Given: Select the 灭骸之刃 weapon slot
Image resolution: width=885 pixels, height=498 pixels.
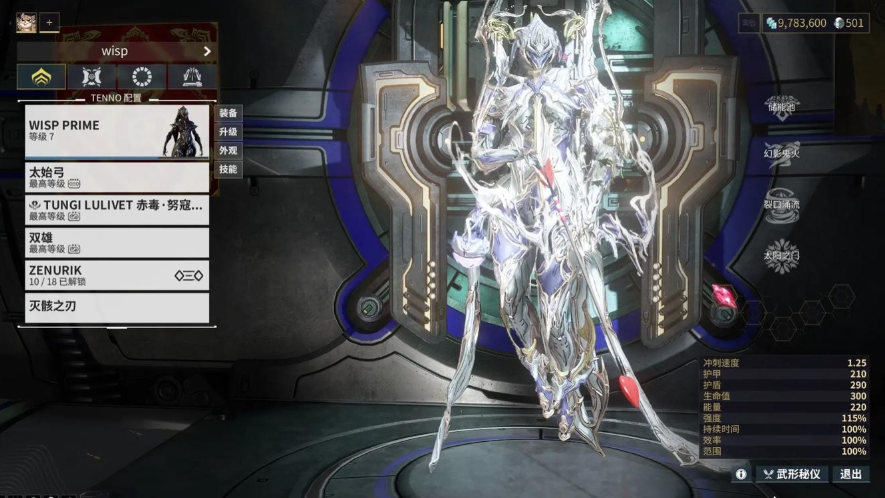Looking at the screenshot, I should point(116,306).
